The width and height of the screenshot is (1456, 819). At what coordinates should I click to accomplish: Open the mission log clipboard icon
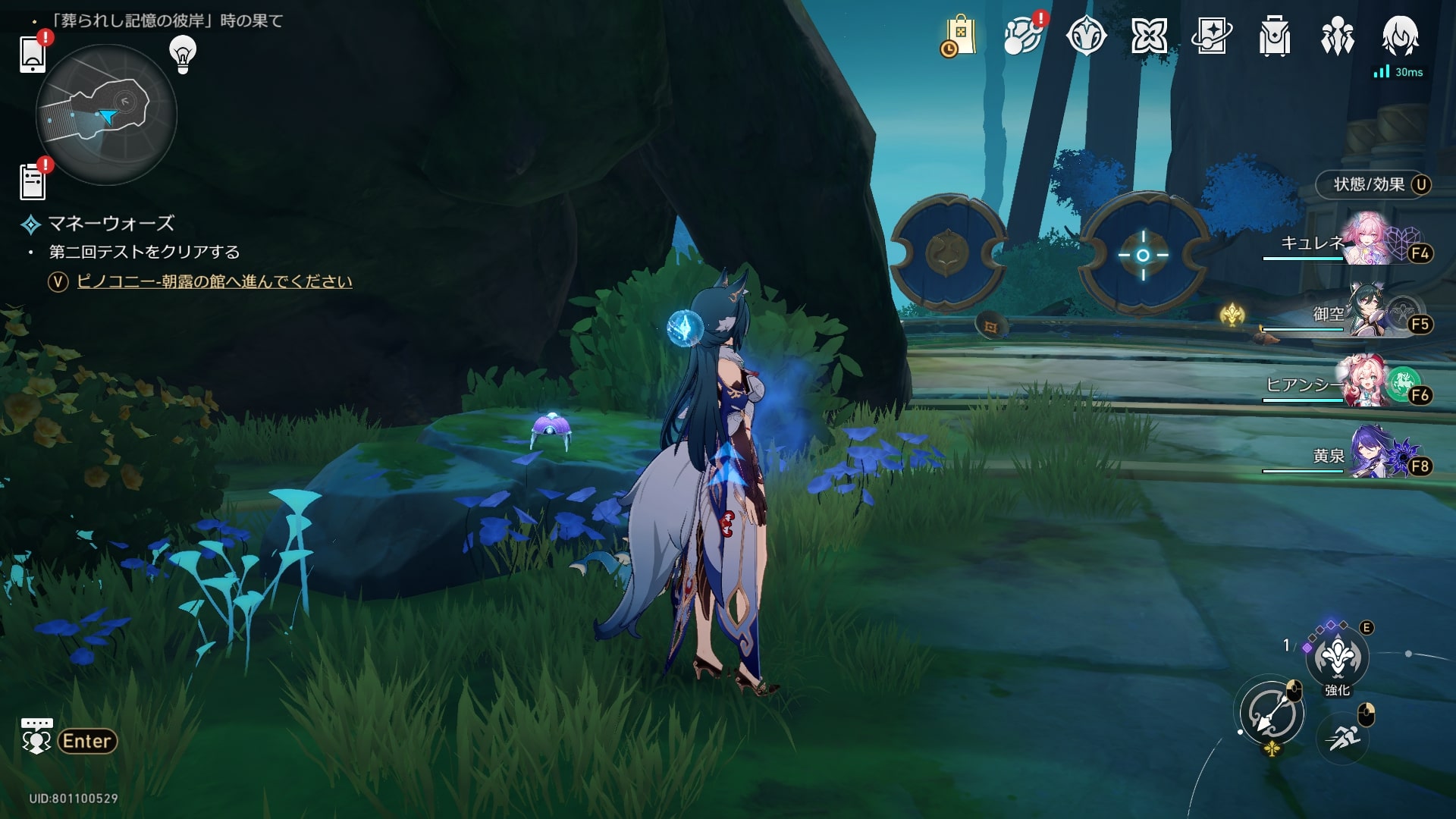click(x=33, y=181)
